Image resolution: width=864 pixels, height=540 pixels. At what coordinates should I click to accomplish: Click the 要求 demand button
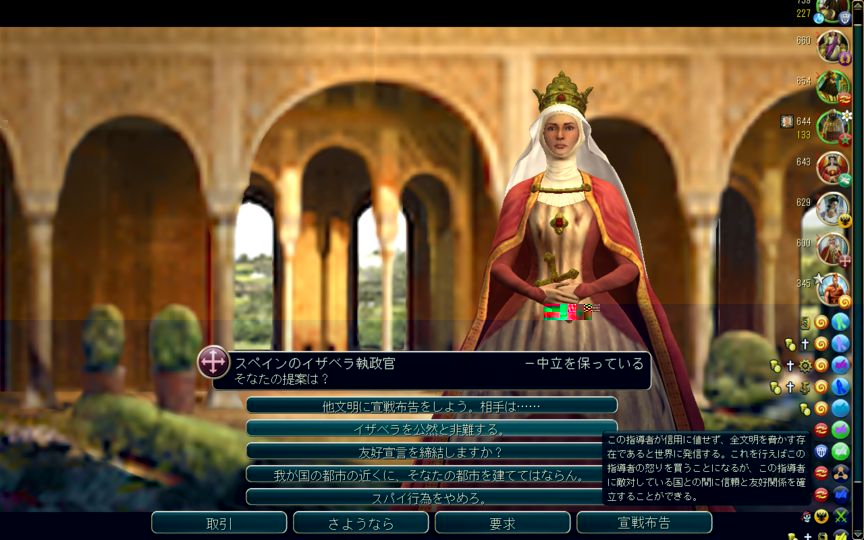pyautogui.click(x=502, y=523)
